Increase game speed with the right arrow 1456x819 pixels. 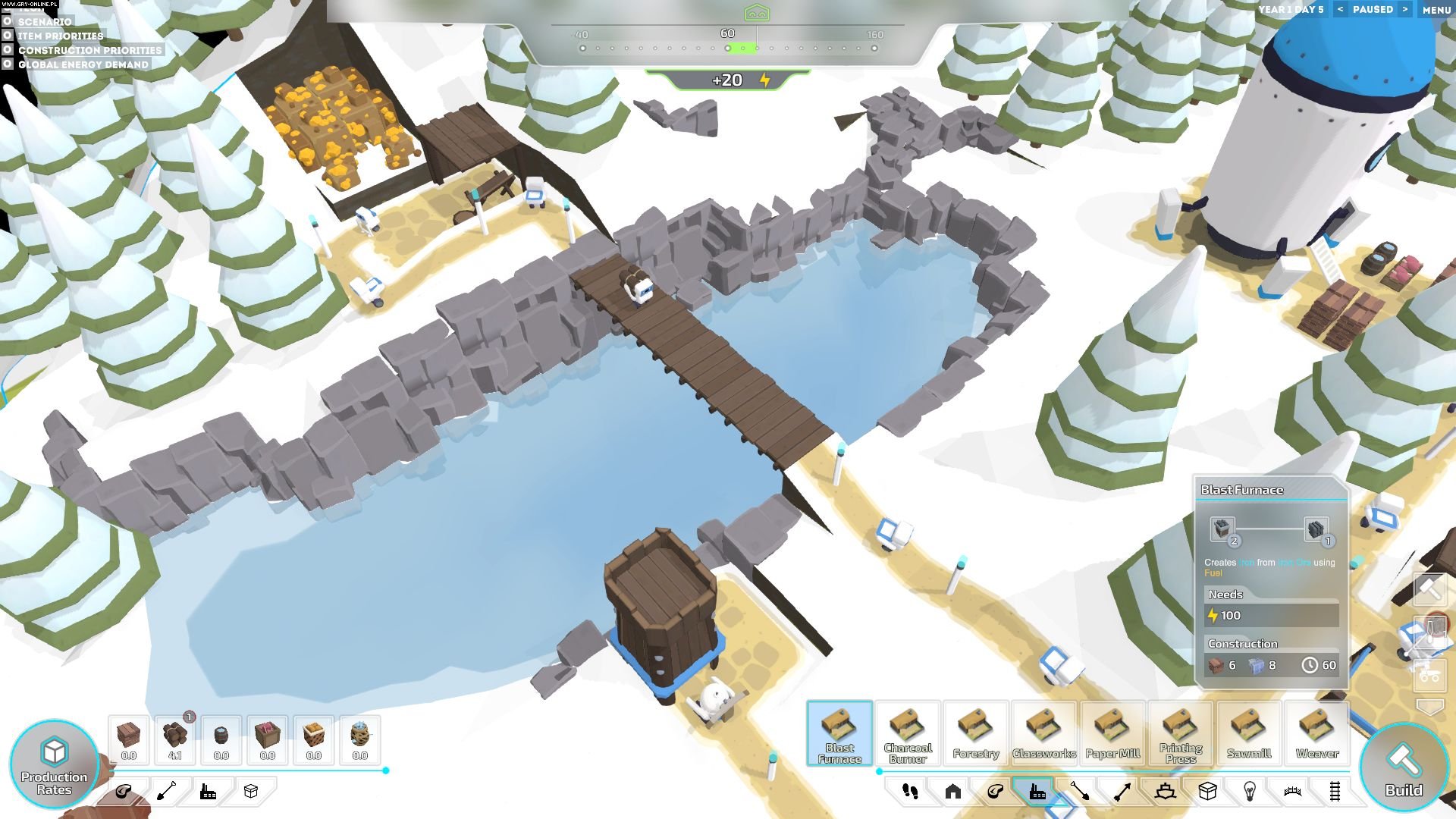click(1404, 9)
